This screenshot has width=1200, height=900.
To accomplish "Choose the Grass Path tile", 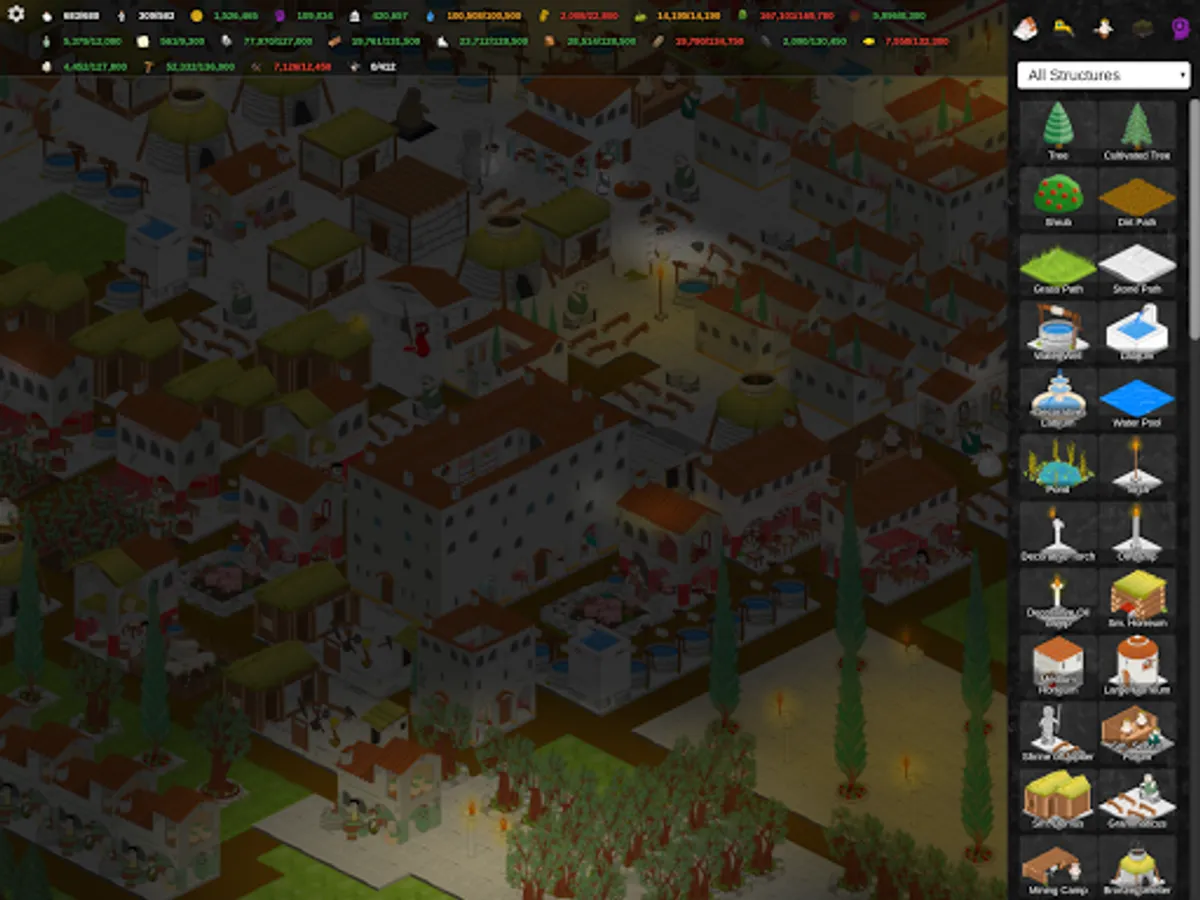I will click(x=1058, y=264).
